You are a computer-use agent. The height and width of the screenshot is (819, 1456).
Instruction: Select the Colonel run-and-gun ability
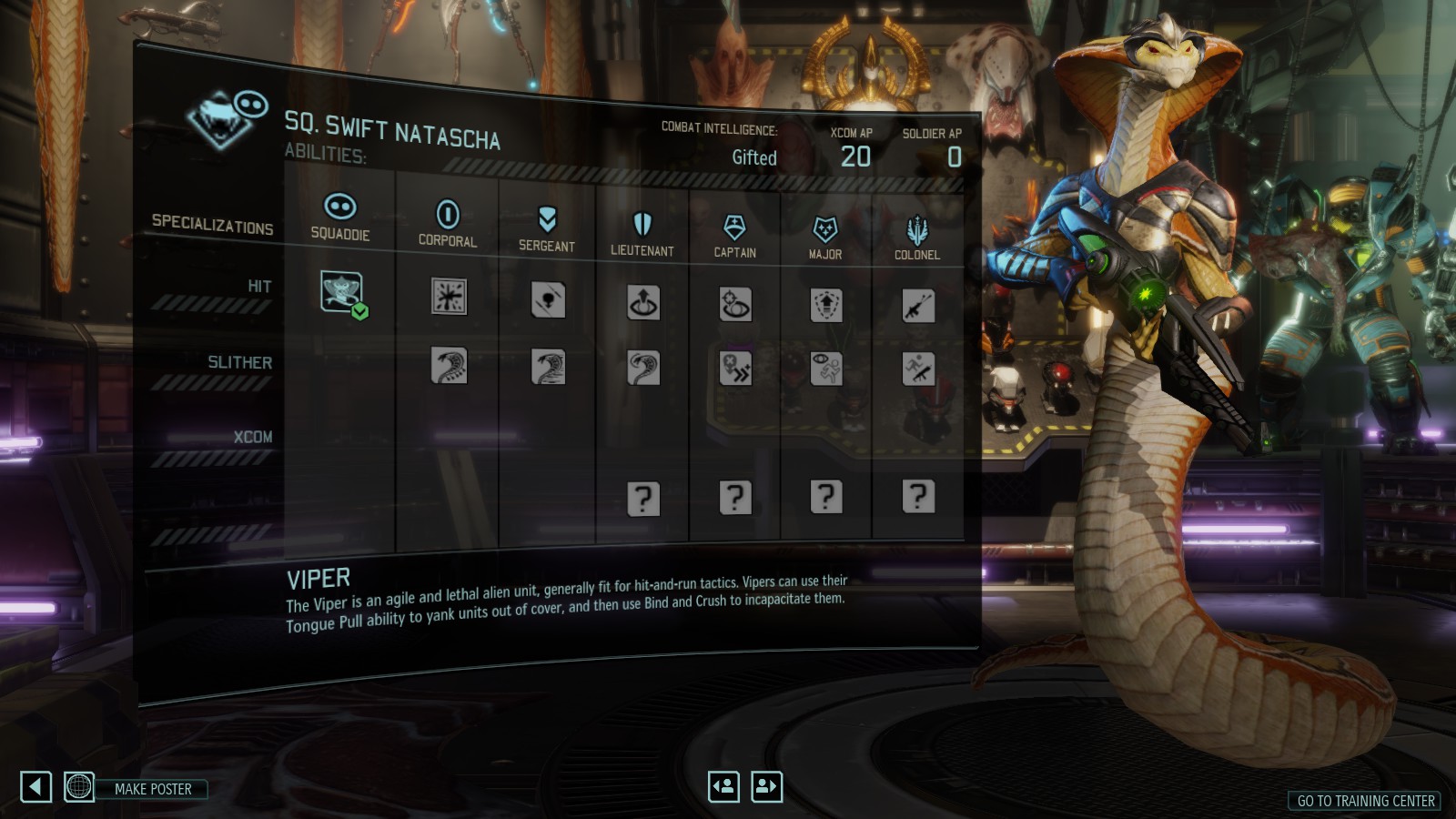918,369
